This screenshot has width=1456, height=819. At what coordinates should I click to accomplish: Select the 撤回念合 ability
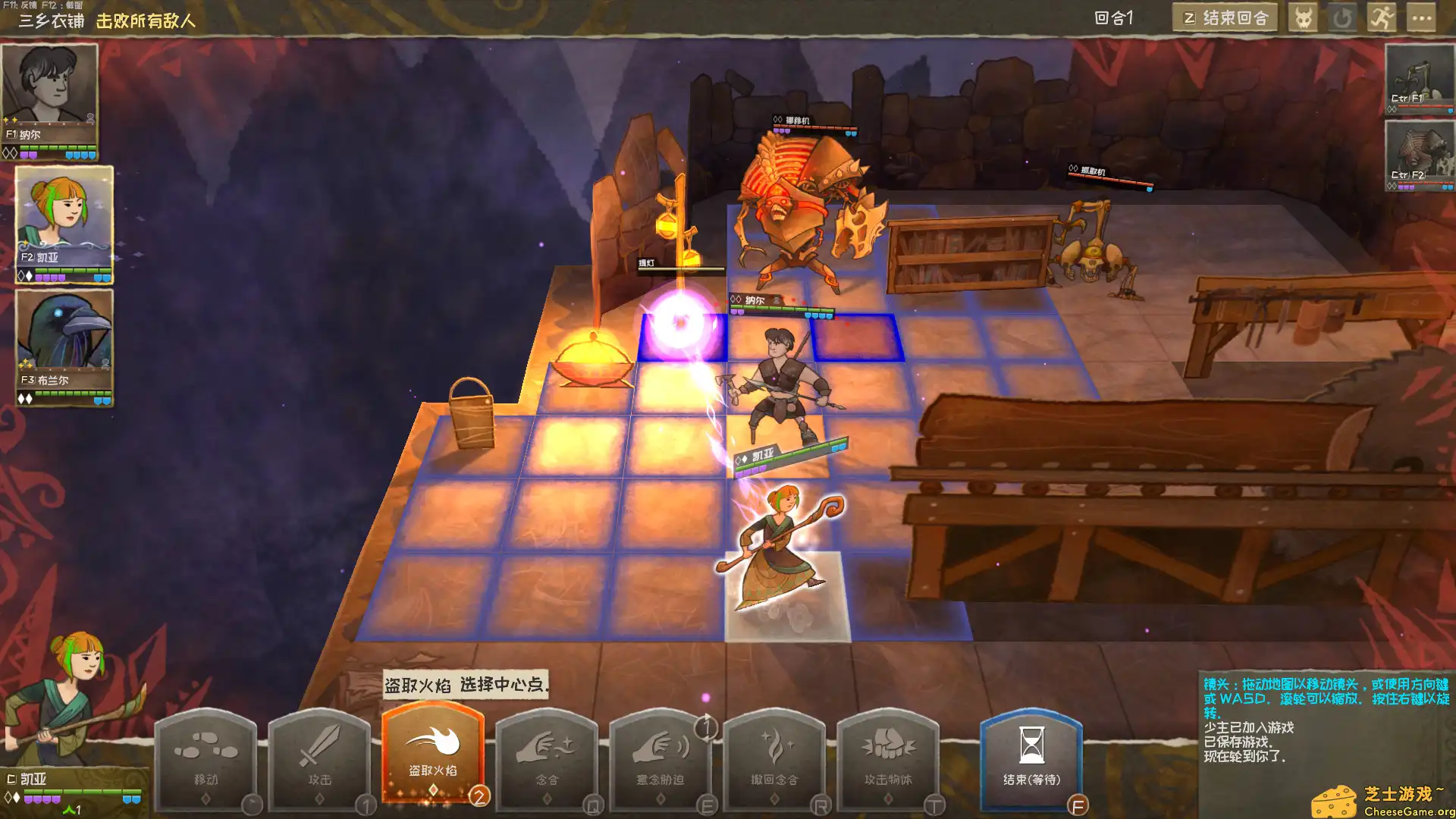click(x=775, y=758)
